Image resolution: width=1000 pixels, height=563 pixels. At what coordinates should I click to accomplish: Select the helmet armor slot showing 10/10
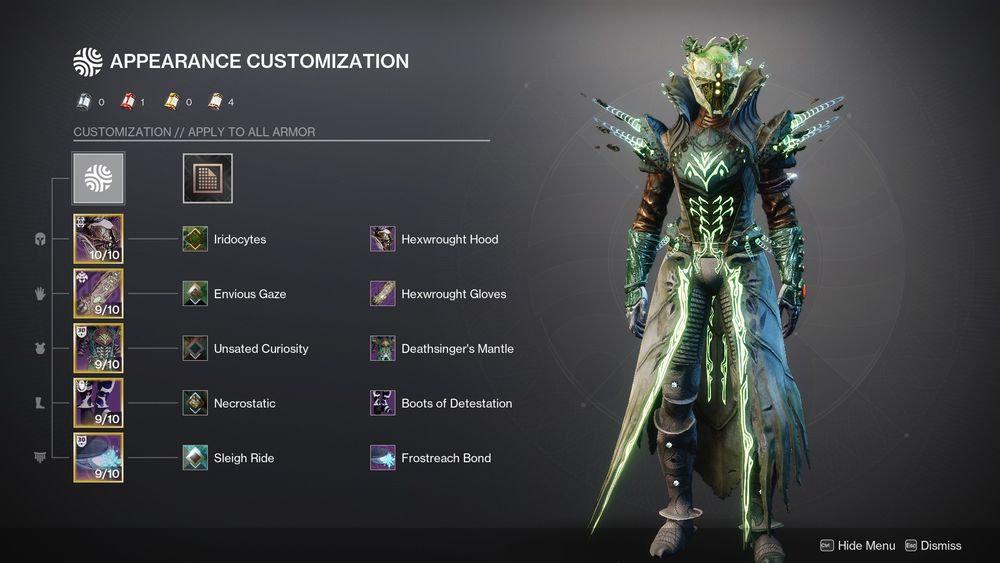tap(98, 239)
